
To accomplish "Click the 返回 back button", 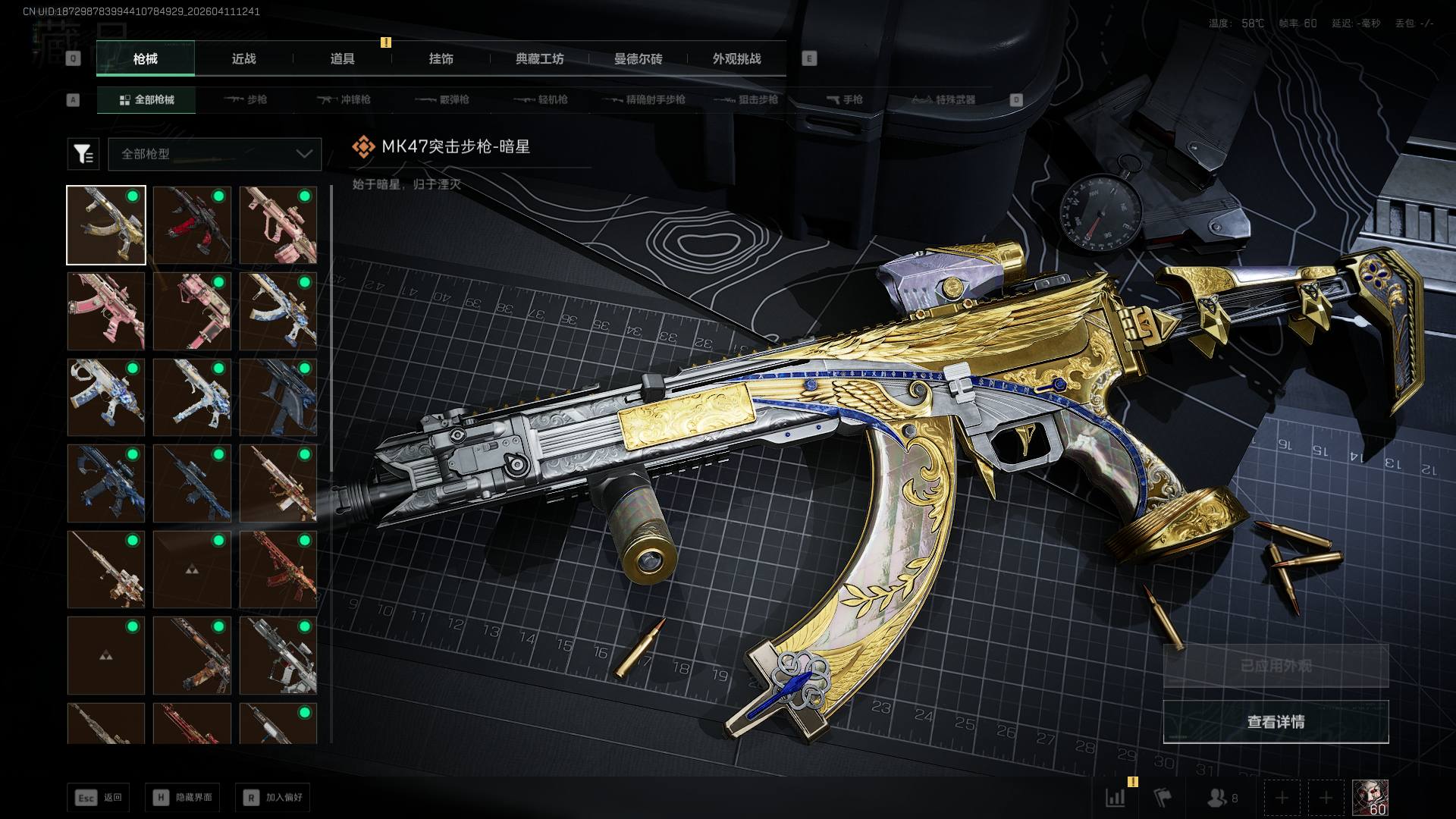I will click(99, 797).
